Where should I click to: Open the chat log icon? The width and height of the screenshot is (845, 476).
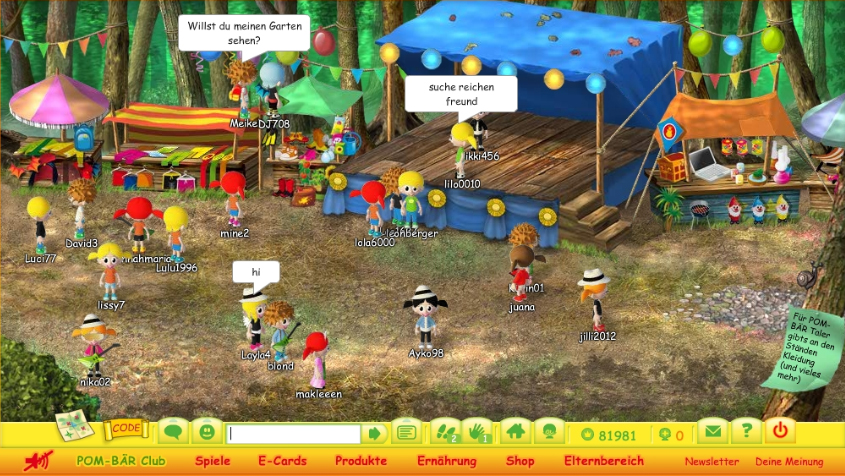click(406, 433)
